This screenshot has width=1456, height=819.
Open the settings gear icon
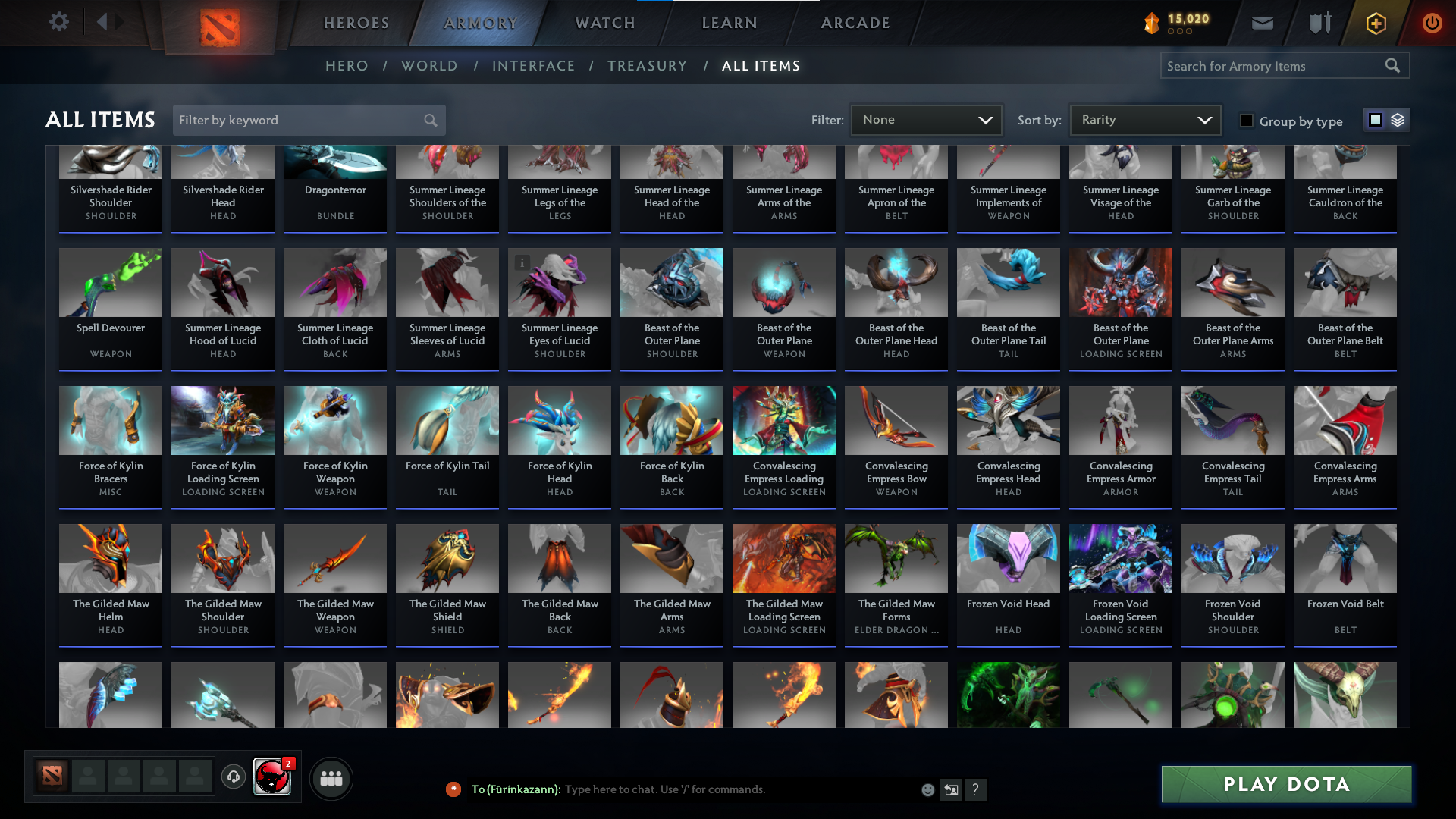pos(59,22)
